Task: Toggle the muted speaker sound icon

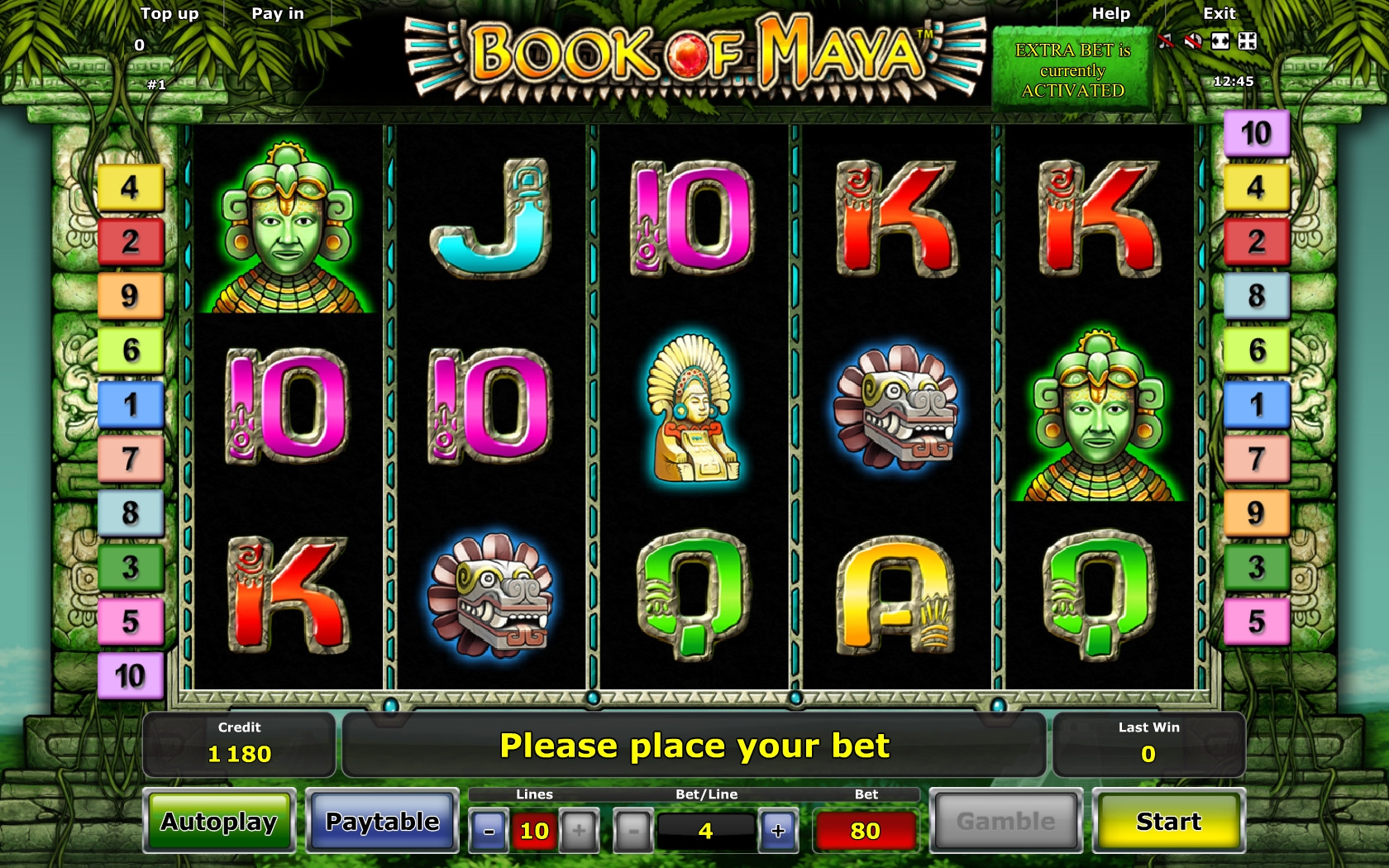Action: (x=1193, y=41)
